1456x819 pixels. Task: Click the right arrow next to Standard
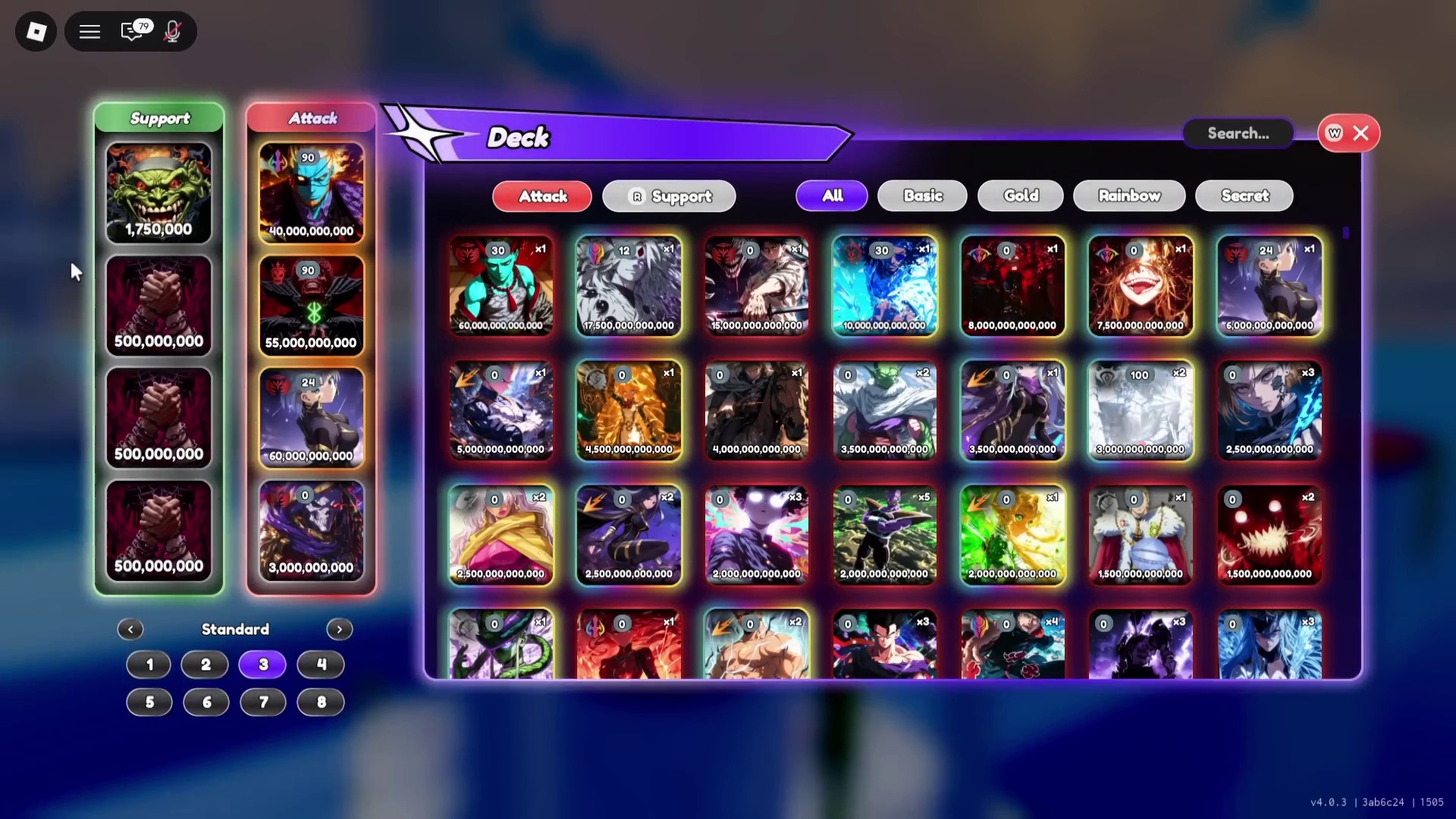pos(339,629)
